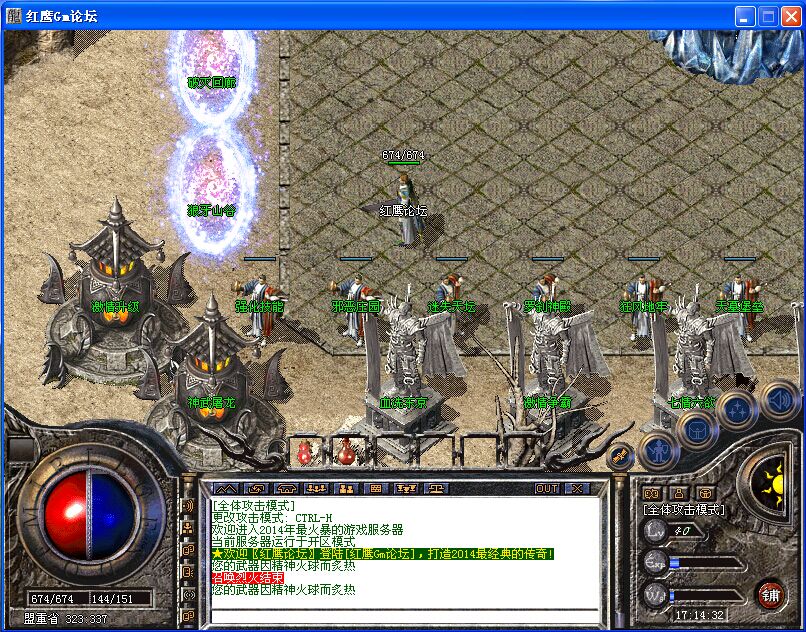The image size is (806, 632).
Task: Use the large red gourd potion in the belt
Action: pyautogui.click(x=347, y=451)
